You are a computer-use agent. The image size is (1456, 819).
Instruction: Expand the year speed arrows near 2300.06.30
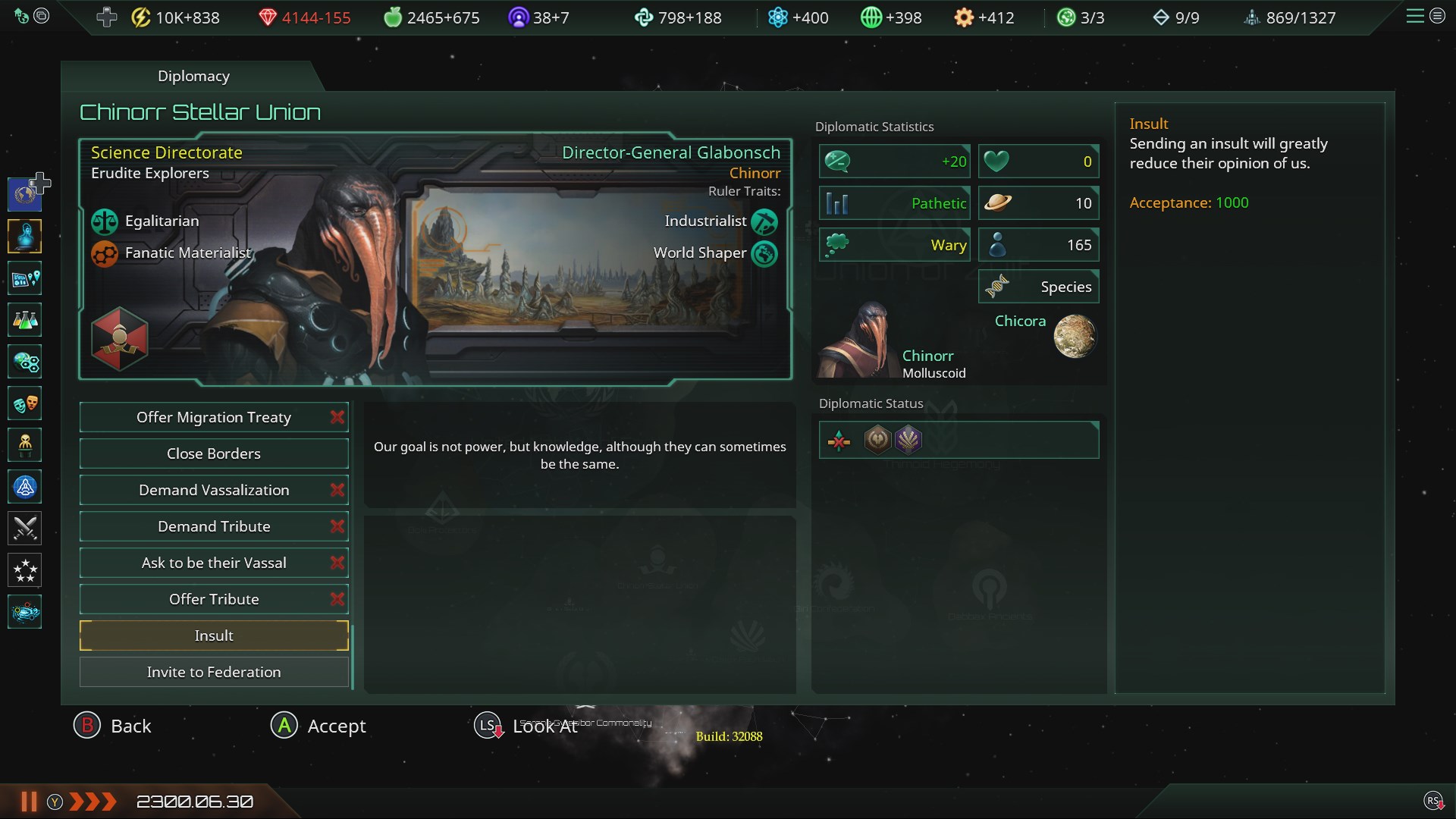91,801
